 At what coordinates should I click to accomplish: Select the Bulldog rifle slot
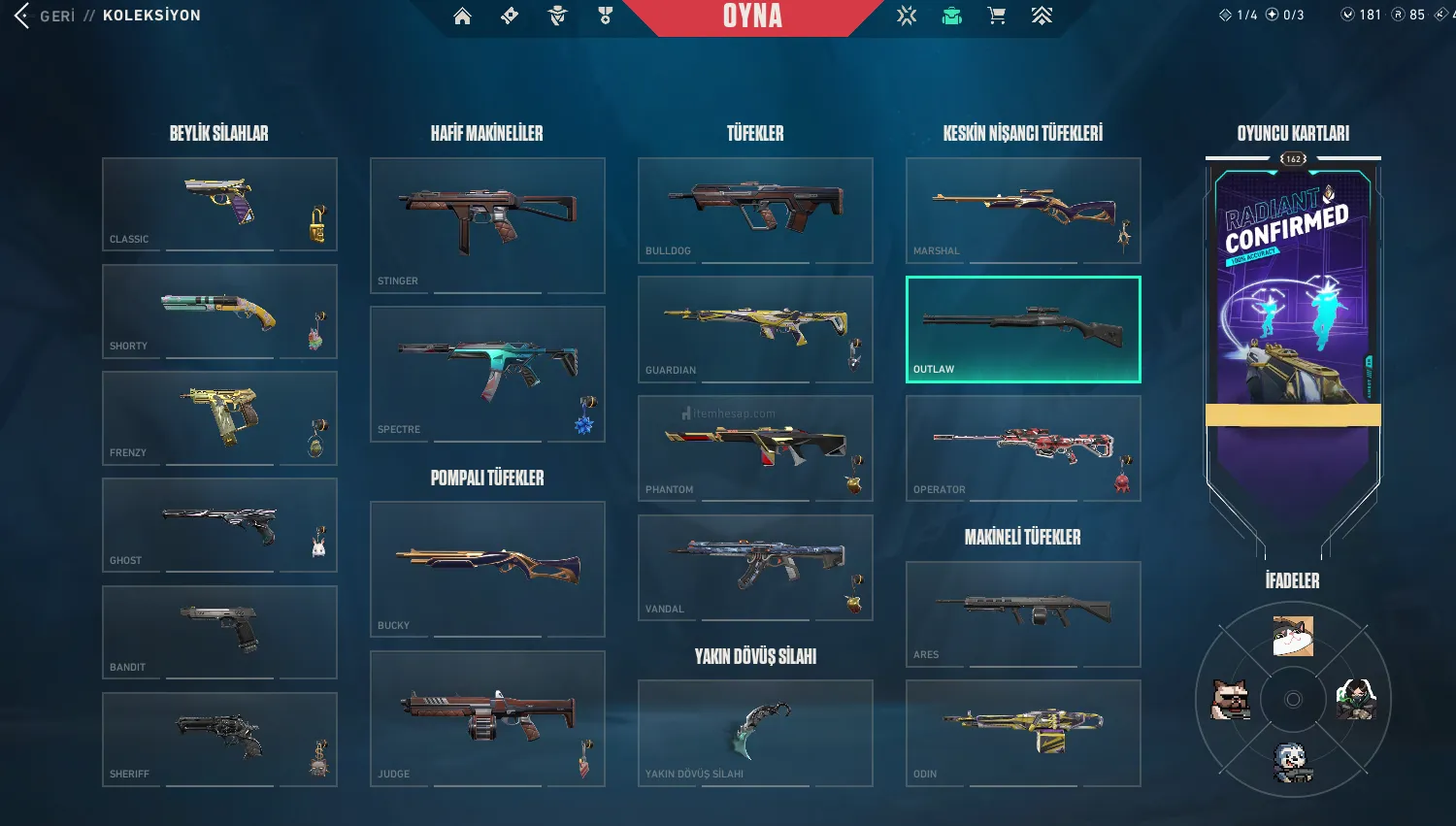(755, 210)
